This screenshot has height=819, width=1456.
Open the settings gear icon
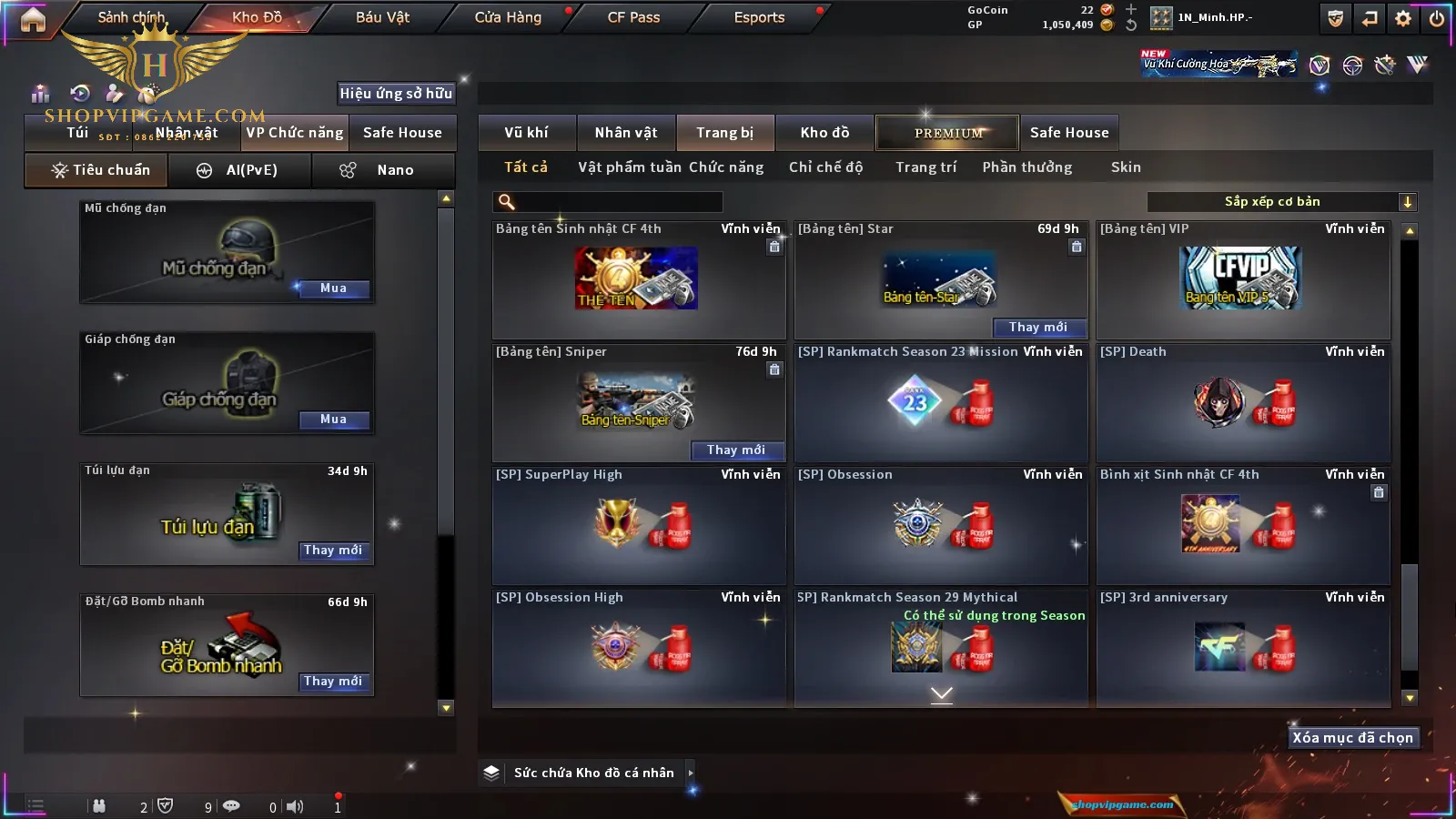point(1403,18)
